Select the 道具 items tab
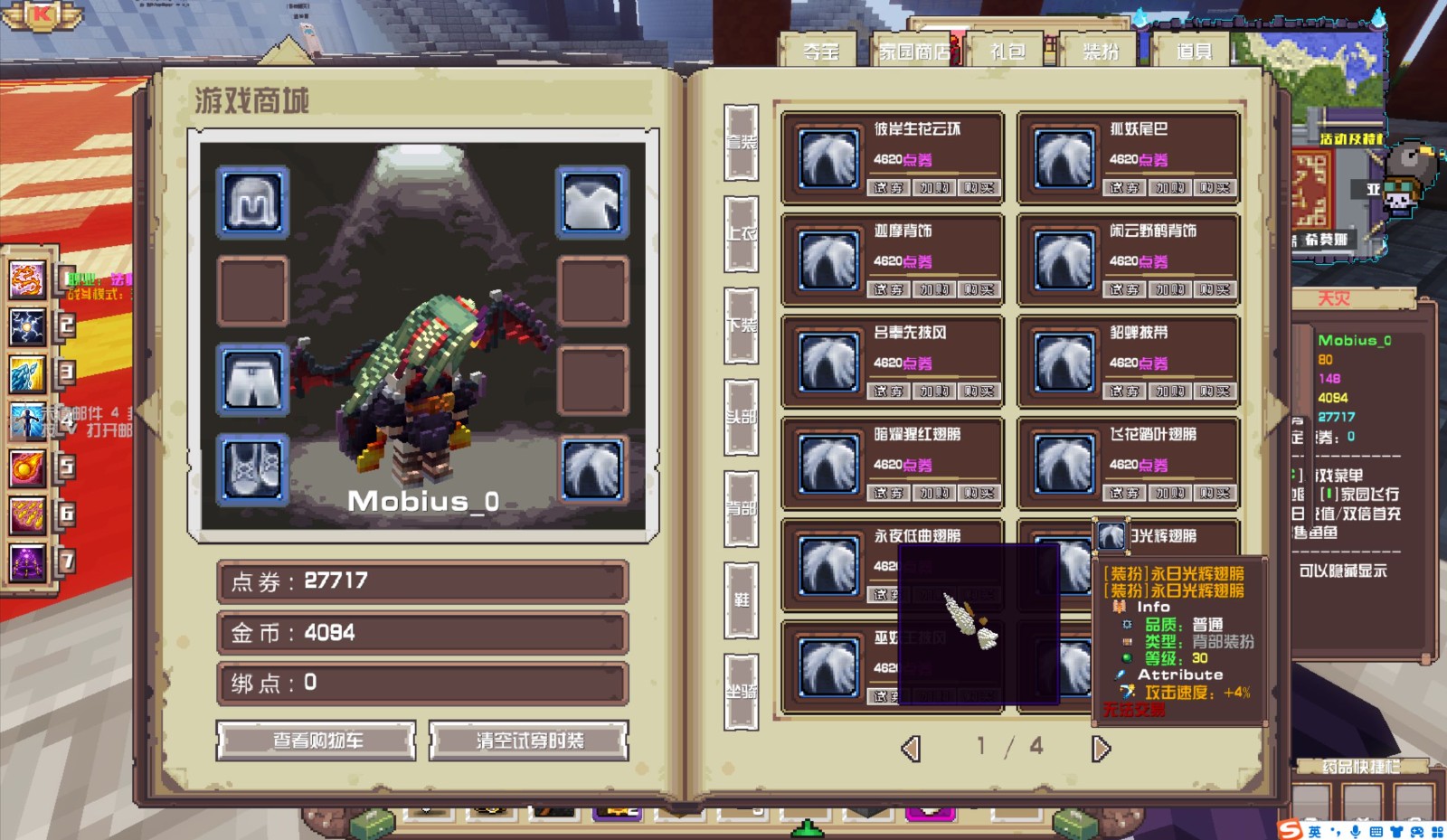The image size is (1447, 840). pyautogui.click(x=1194, y=52)
